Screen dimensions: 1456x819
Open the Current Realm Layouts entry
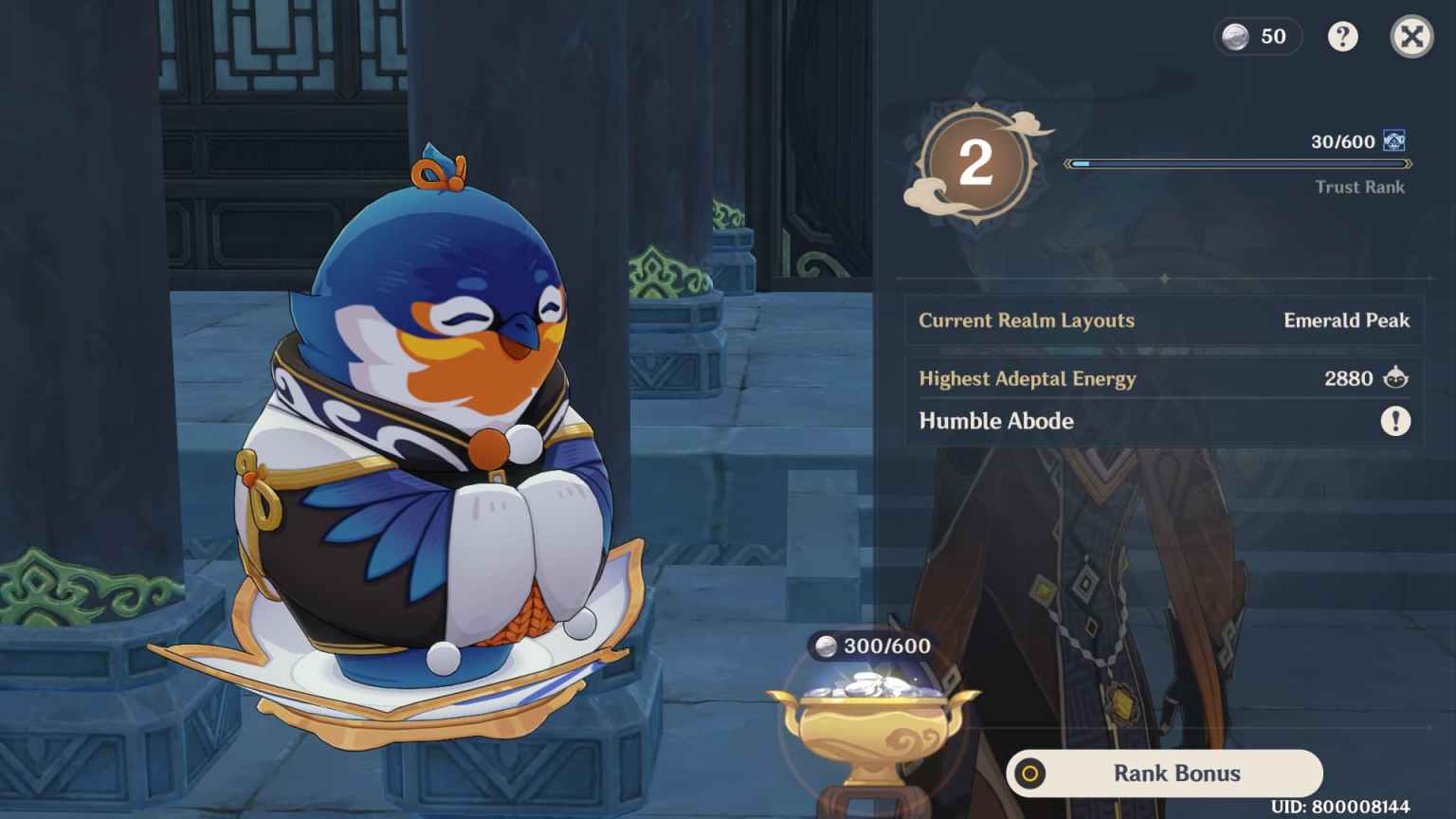coord(1027,320)
